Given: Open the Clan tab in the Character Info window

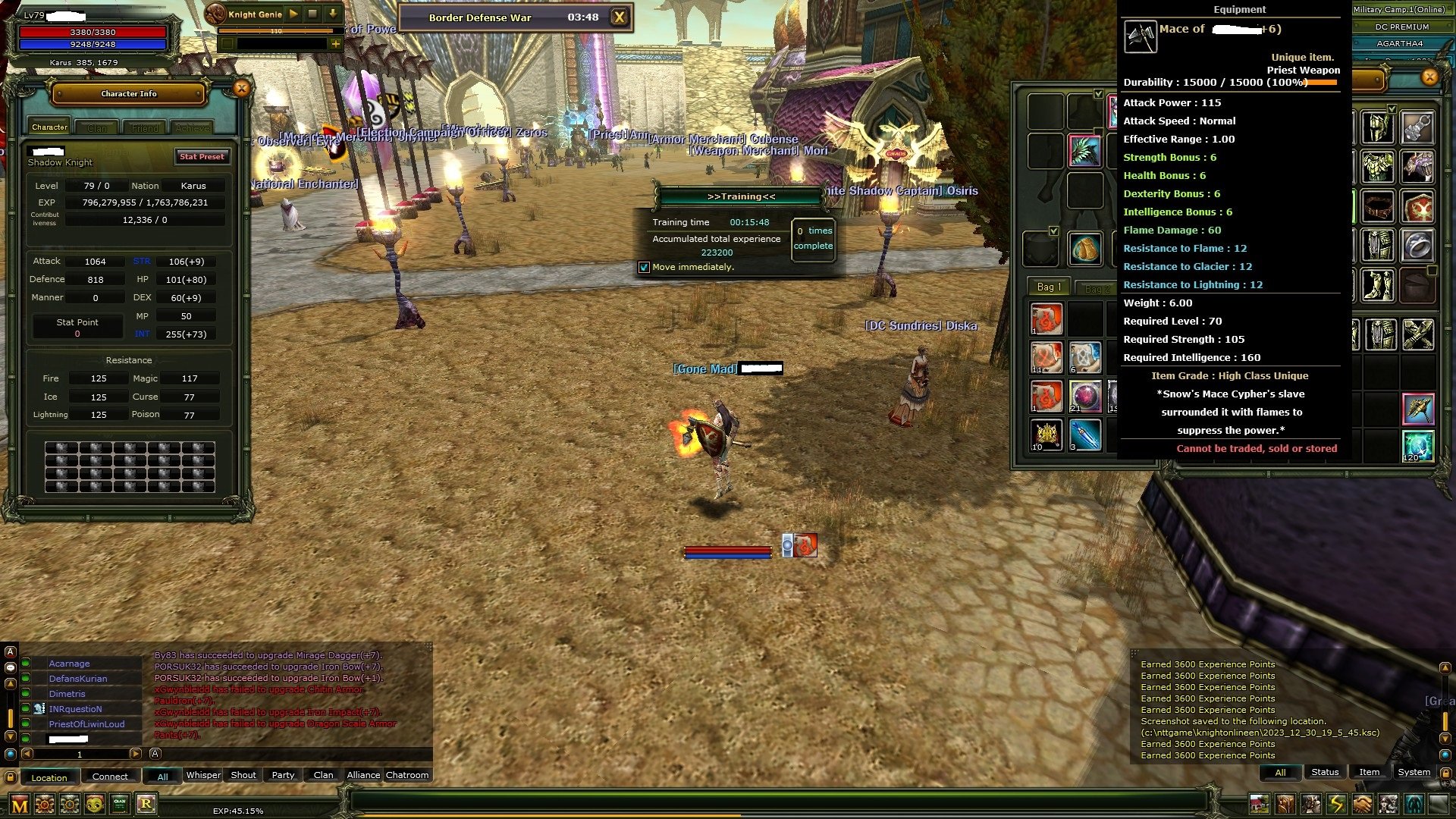Looking at the screenshot, I should tap(96, 127).
